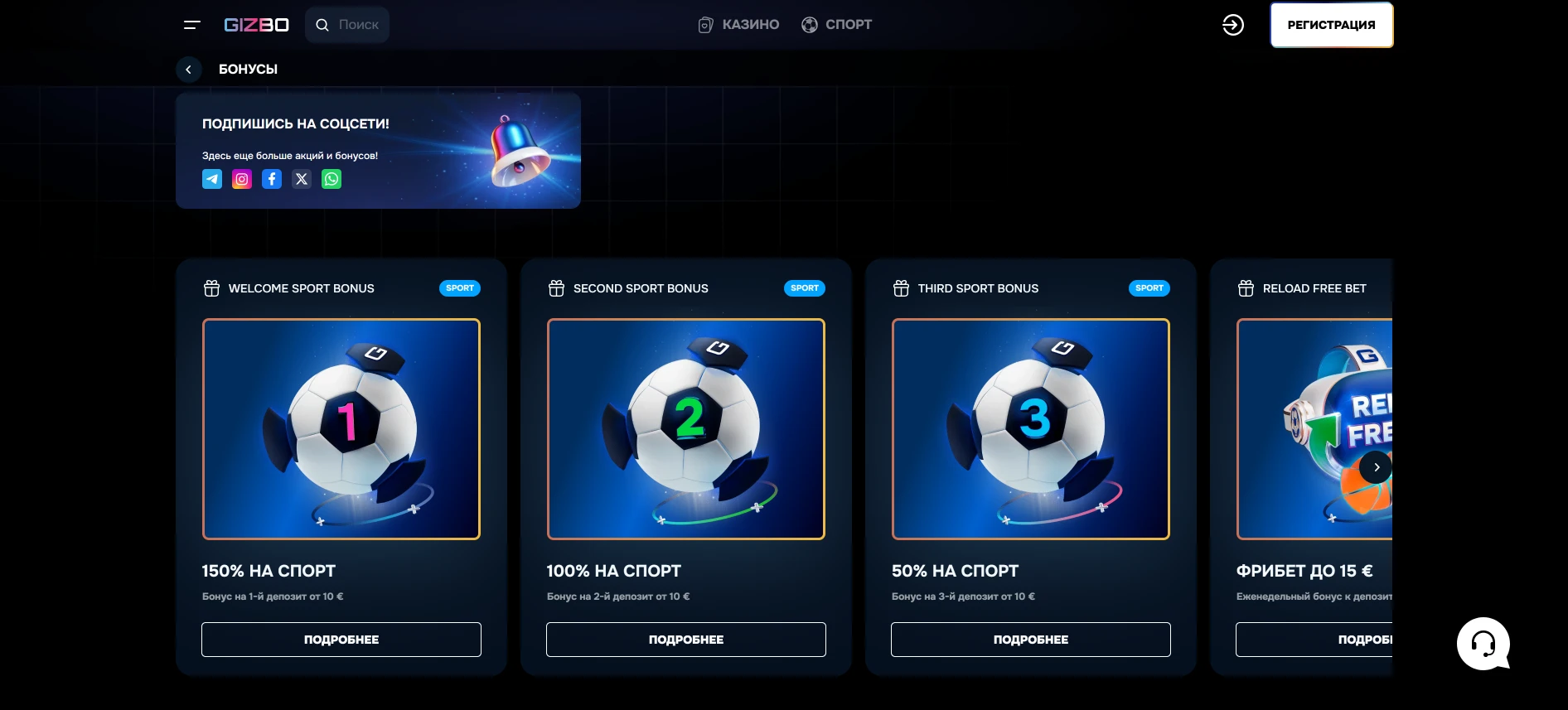Open ПОДРОБНЕЕ on Second Sport Bonus
Screen dimensions: 1568x710
tap(685, 639)
